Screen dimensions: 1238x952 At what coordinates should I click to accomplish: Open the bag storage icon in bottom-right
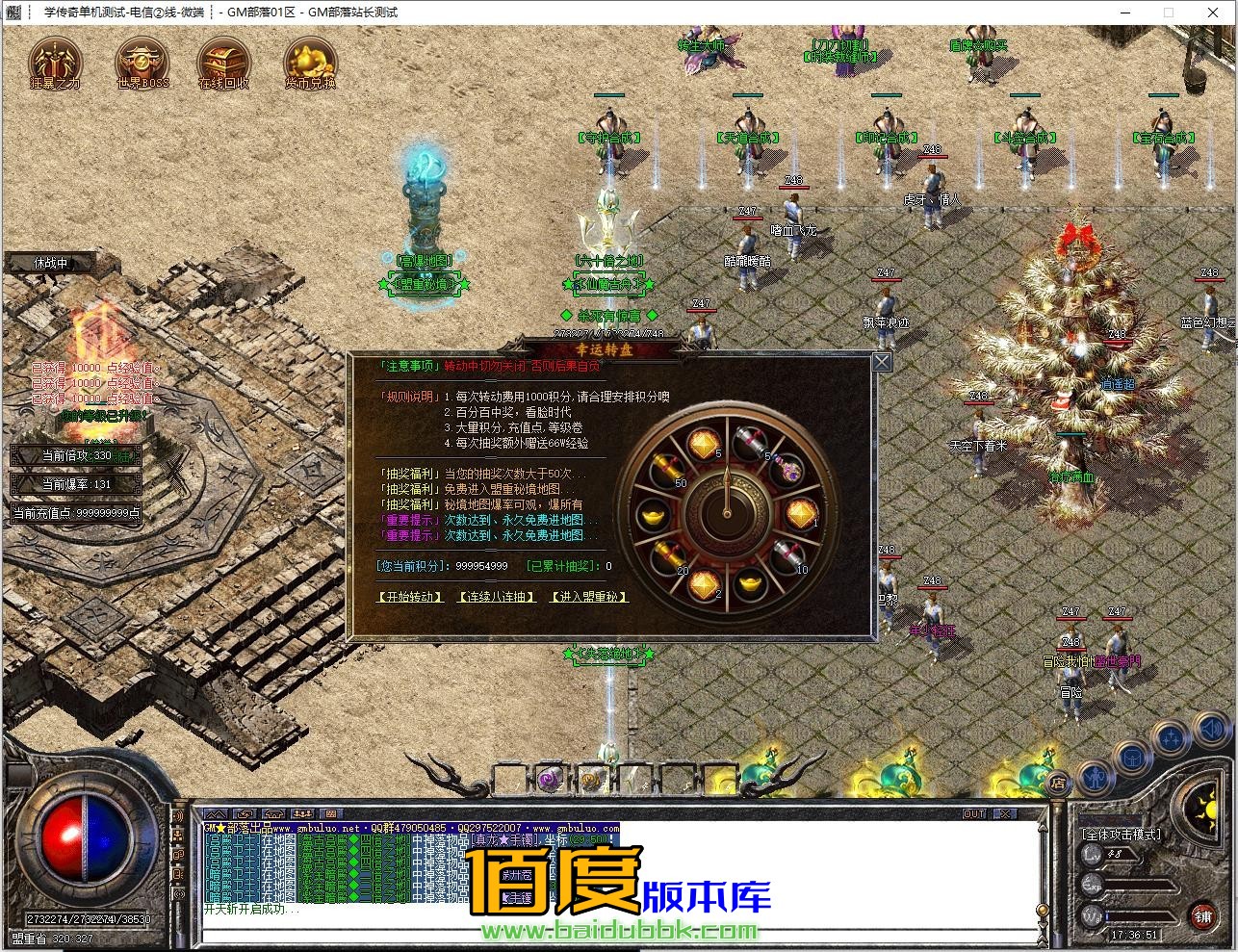(x=1133, y=759)
